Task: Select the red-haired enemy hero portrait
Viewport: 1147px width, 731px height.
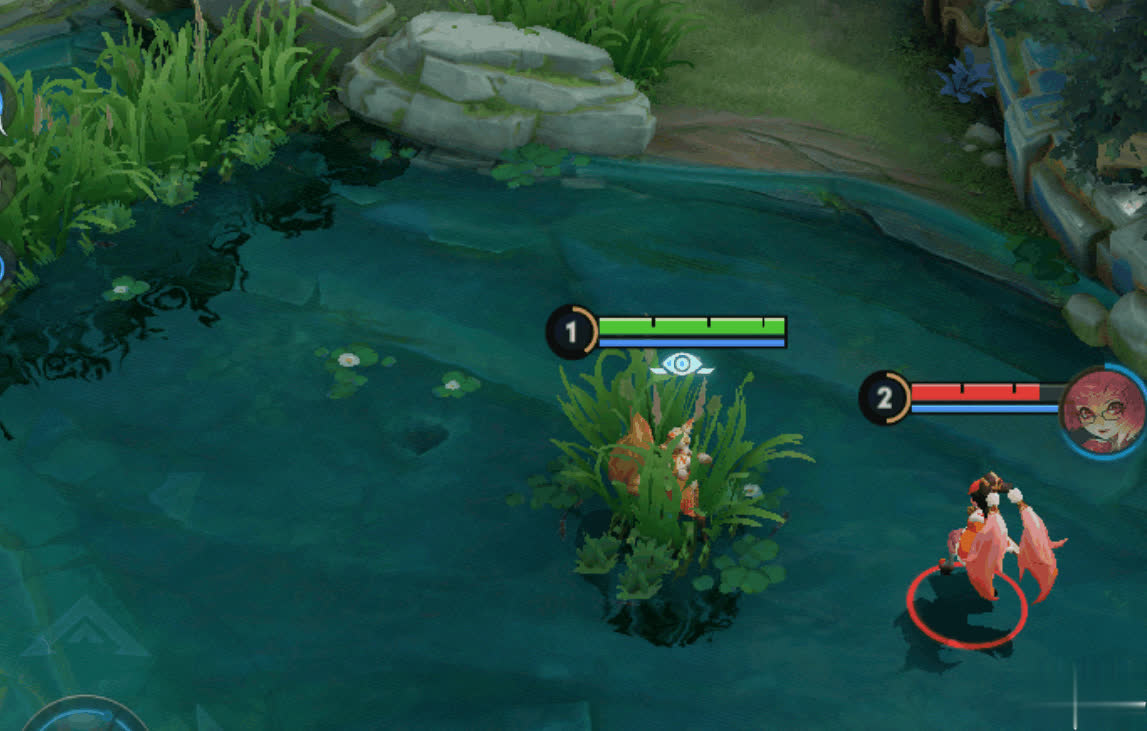Action: tap(1100, 411)
